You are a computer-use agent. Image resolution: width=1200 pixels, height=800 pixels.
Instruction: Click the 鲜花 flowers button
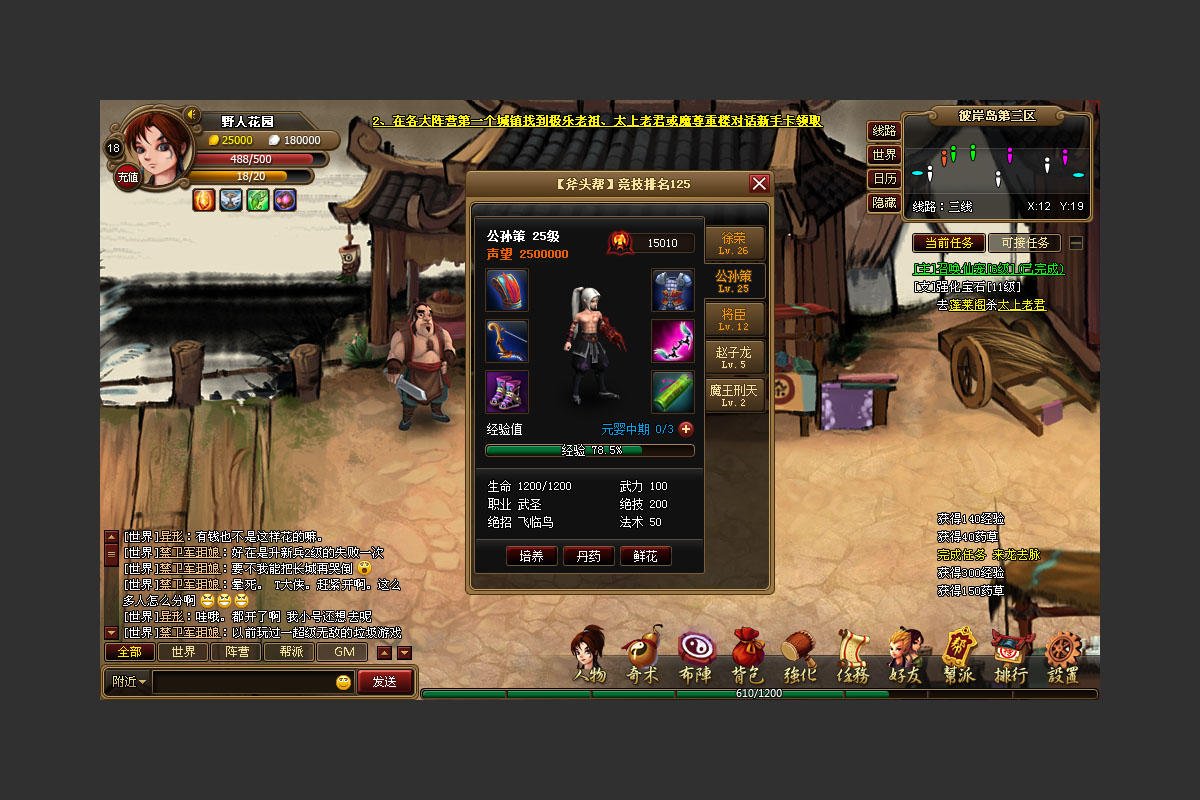645,556
